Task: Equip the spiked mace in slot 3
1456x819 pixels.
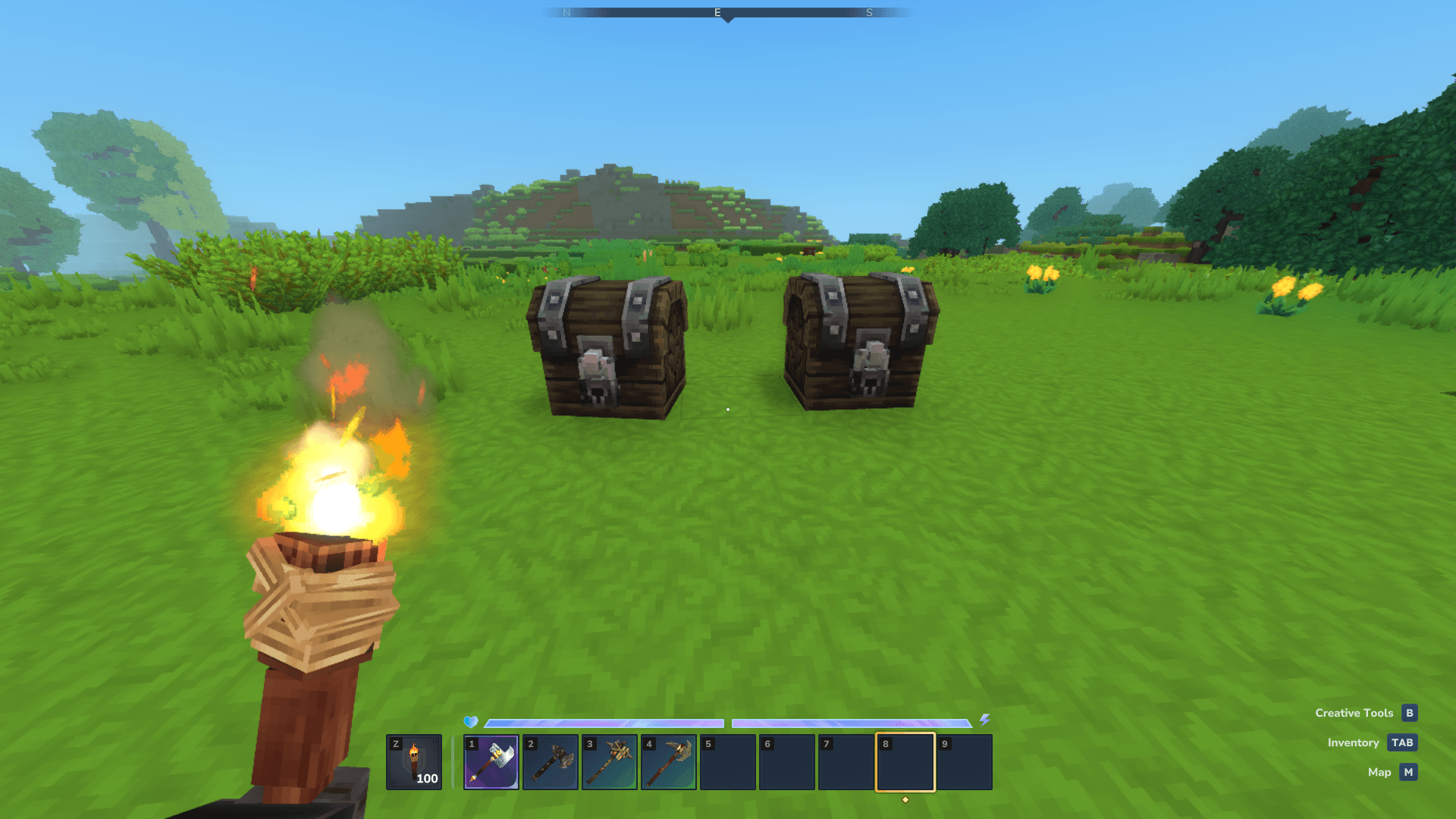Action: point(610,762)
